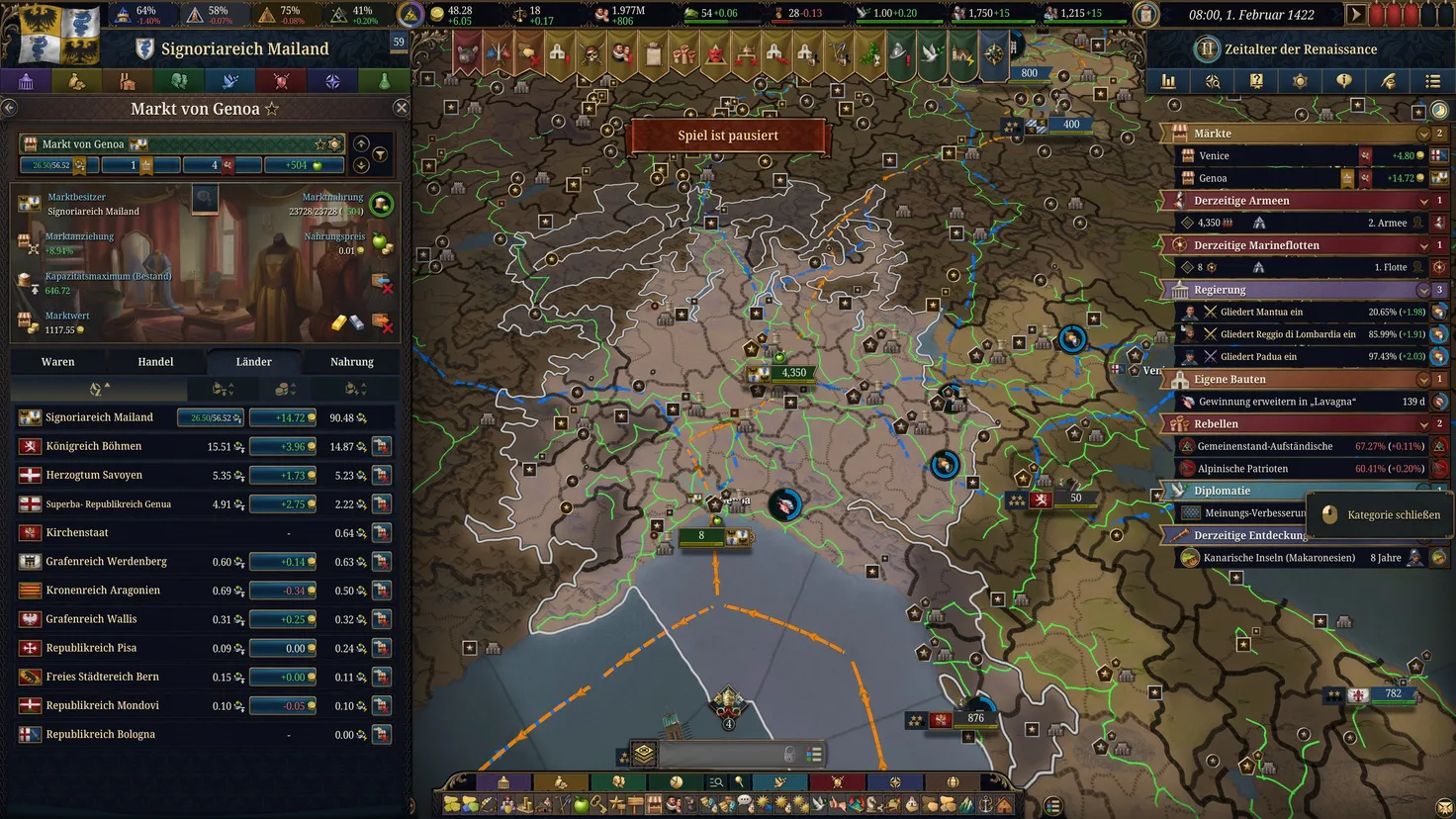The height and width of the screenshot is (819, 1456).
Task: Select the Länder tab
Action: click(x=253, y=362)
